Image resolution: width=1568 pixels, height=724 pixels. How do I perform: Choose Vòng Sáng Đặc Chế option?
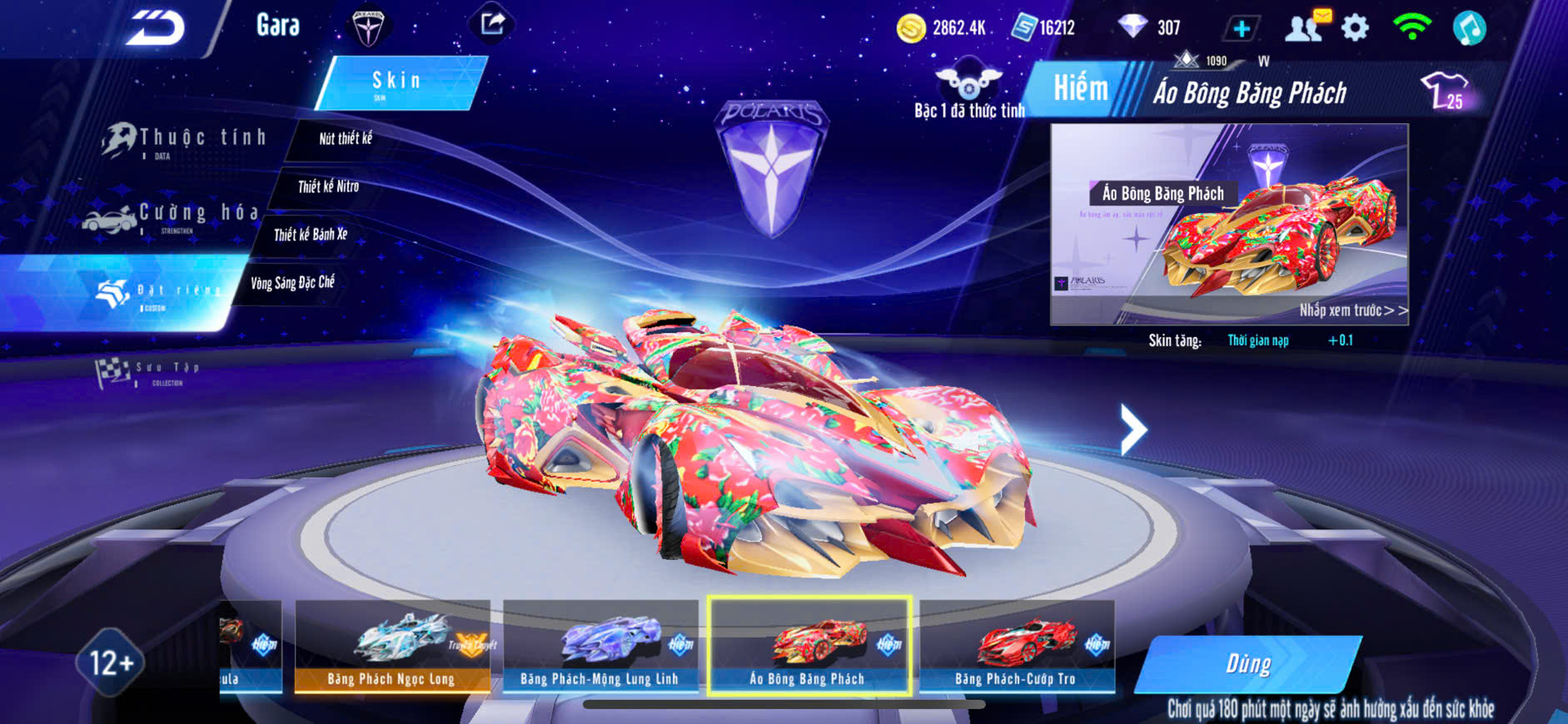[292, 283]
